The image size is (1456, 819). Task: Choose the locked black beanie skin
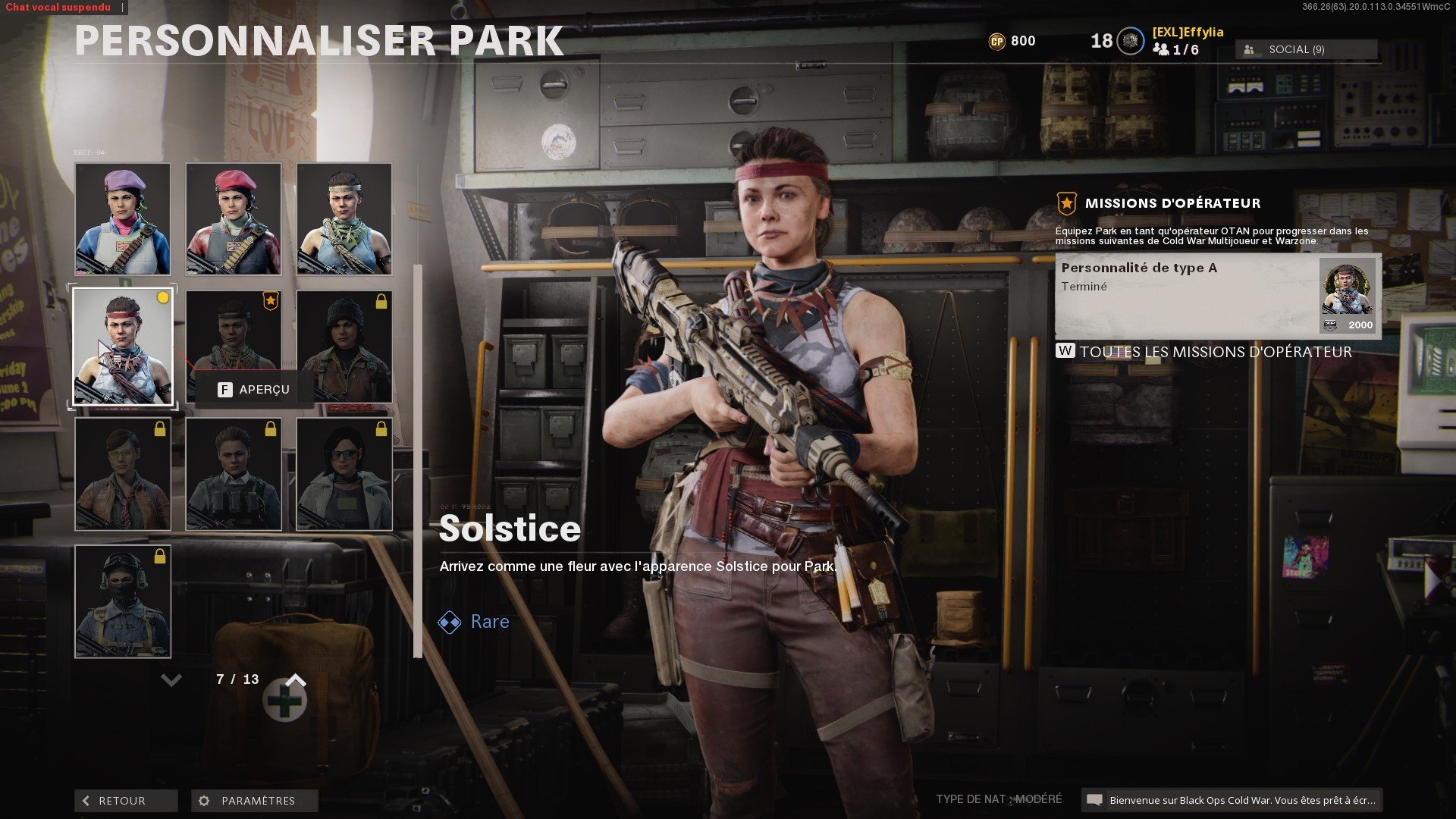[344, 347]
